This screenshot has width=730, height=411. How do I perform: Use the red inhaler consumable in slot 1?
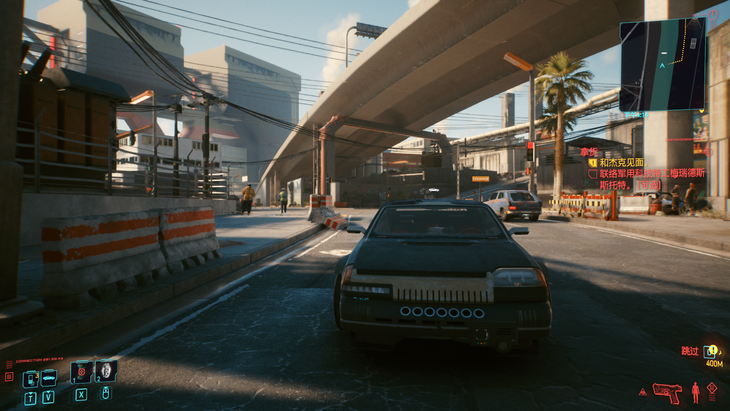[x=81, y=372]
